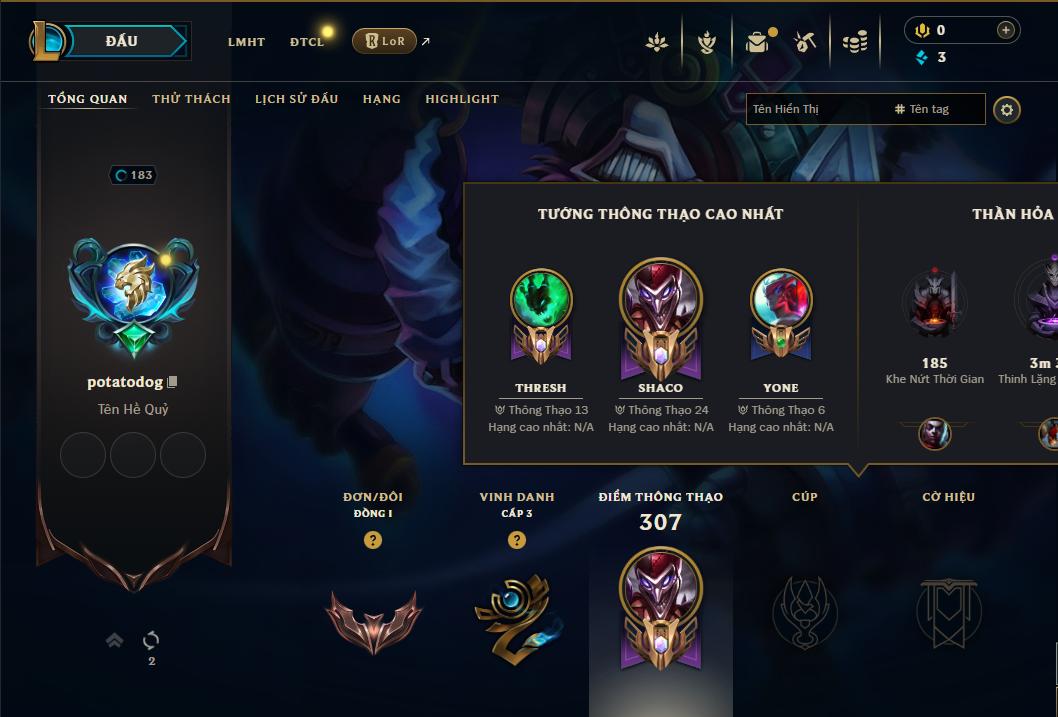
Task: Open the CỜ HIỆU banner section
Action: [x=948, y=610]
